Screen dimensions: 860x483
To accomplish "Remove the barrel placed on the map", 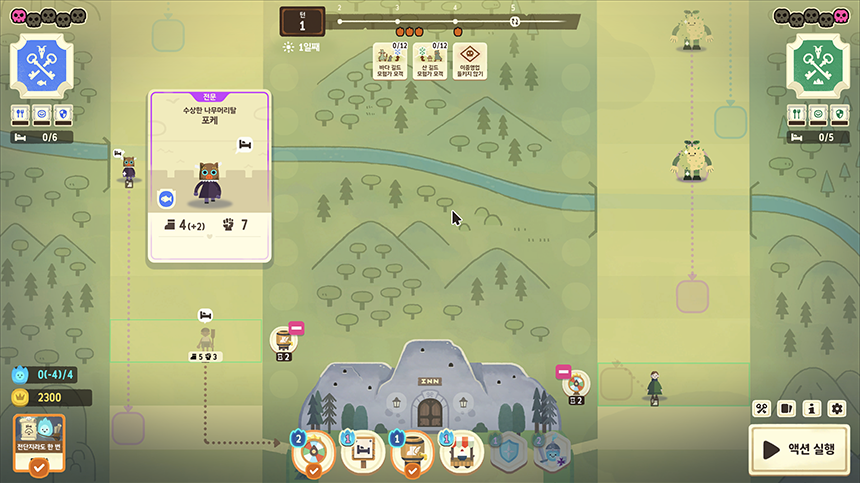I will coord(296,328).
